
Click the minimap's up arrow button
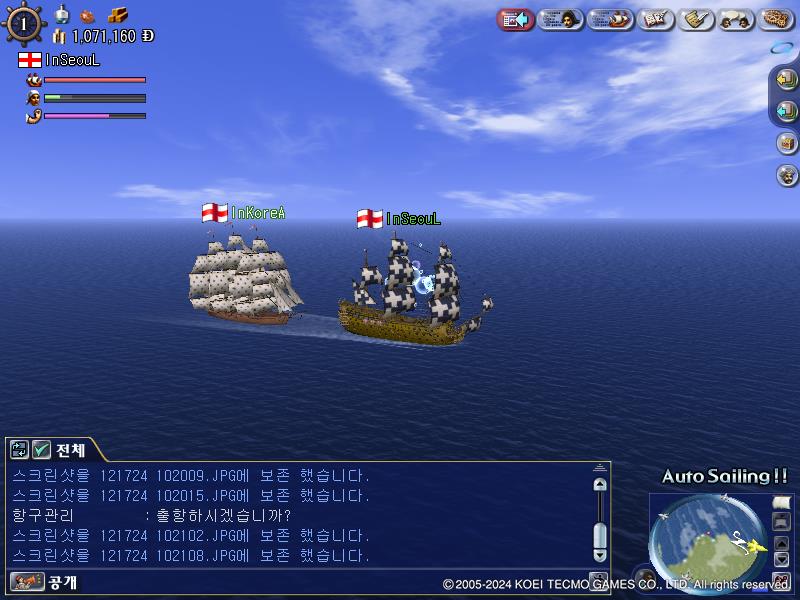(782, 542)
